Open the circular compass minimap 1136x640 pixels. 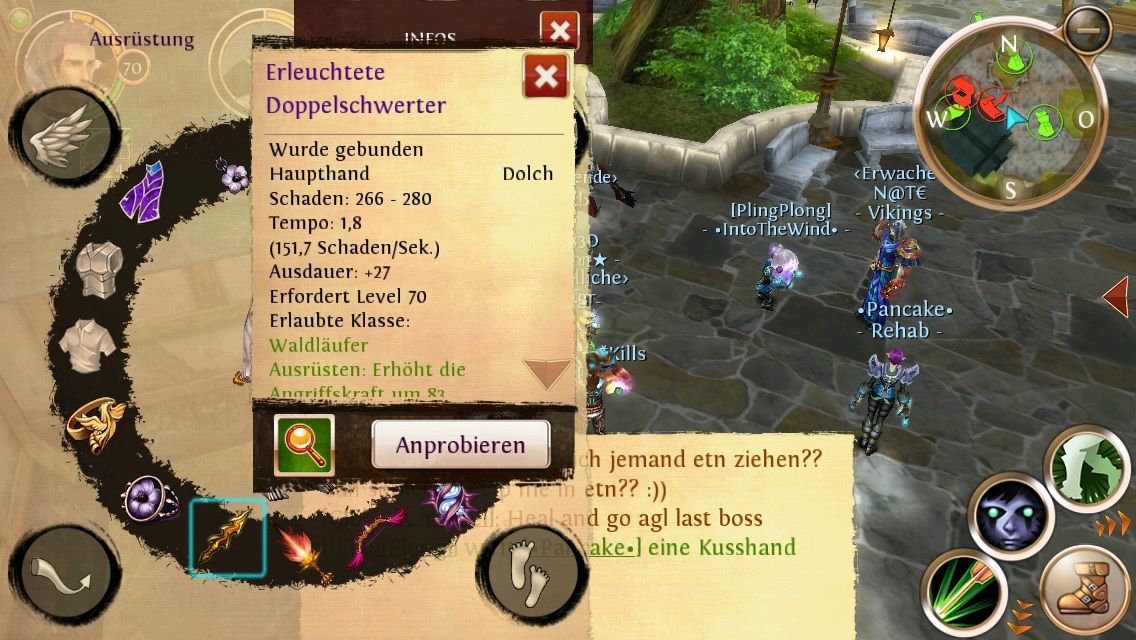click(x=1012, y=119)
